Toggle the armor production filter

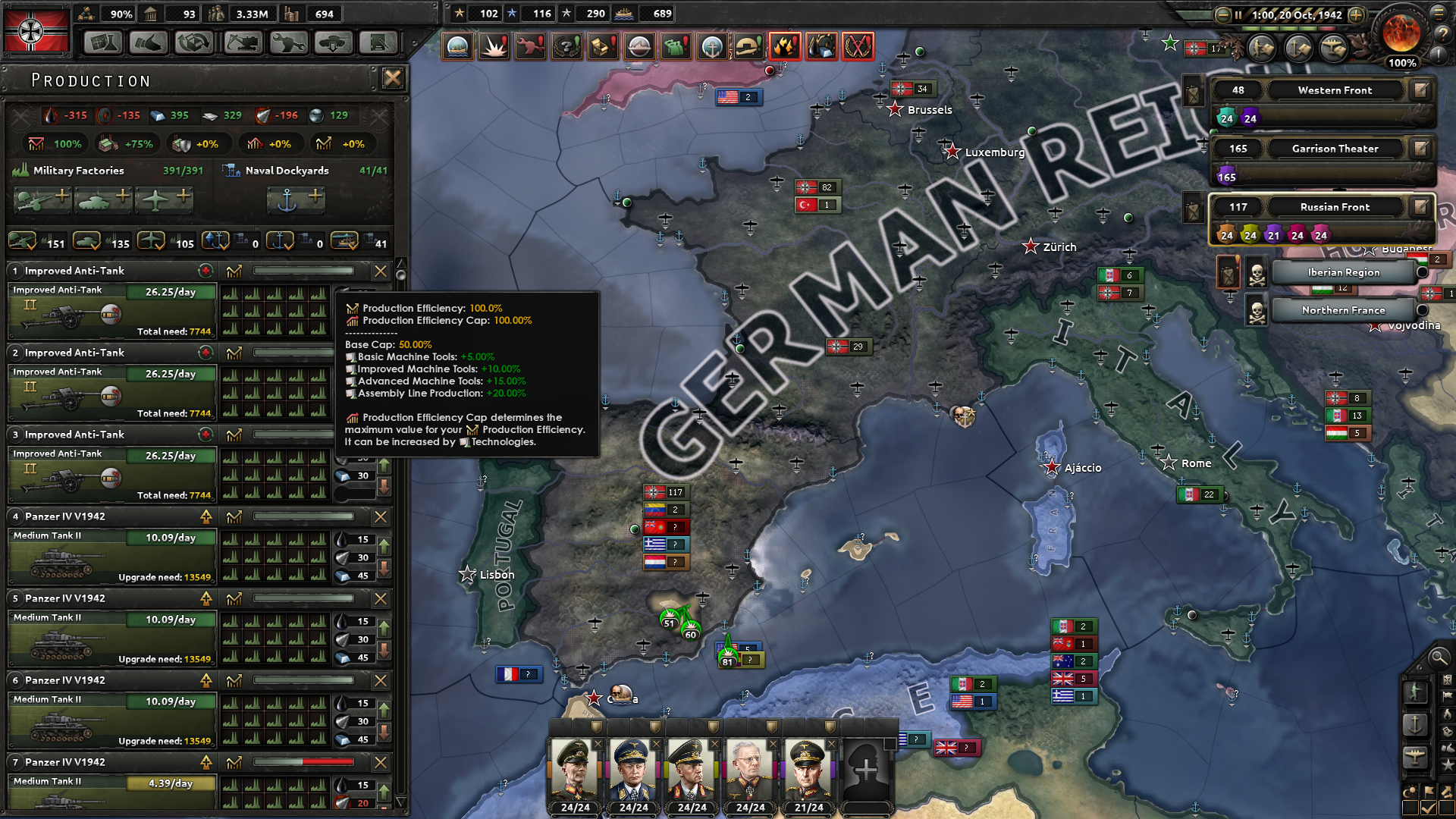86,242
